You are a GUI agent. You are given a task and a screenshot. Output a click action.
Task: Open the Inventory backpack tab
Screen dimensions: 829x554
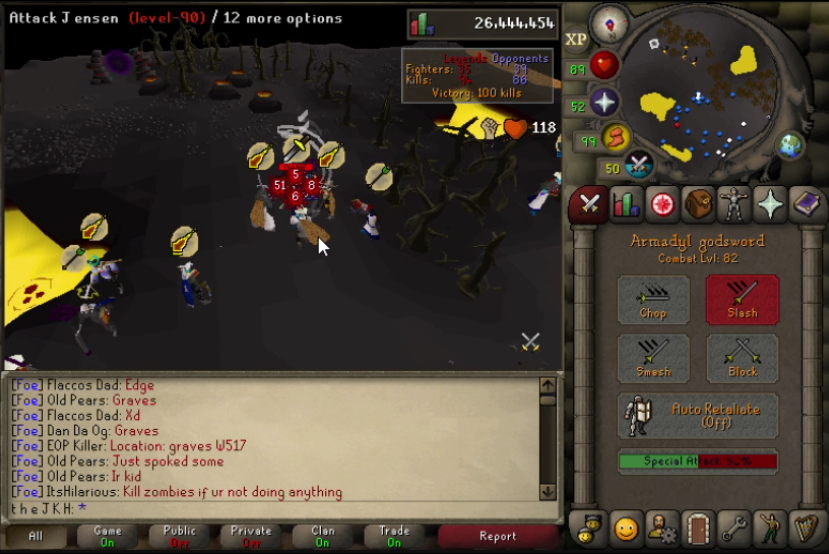click(x=698, y=204)
